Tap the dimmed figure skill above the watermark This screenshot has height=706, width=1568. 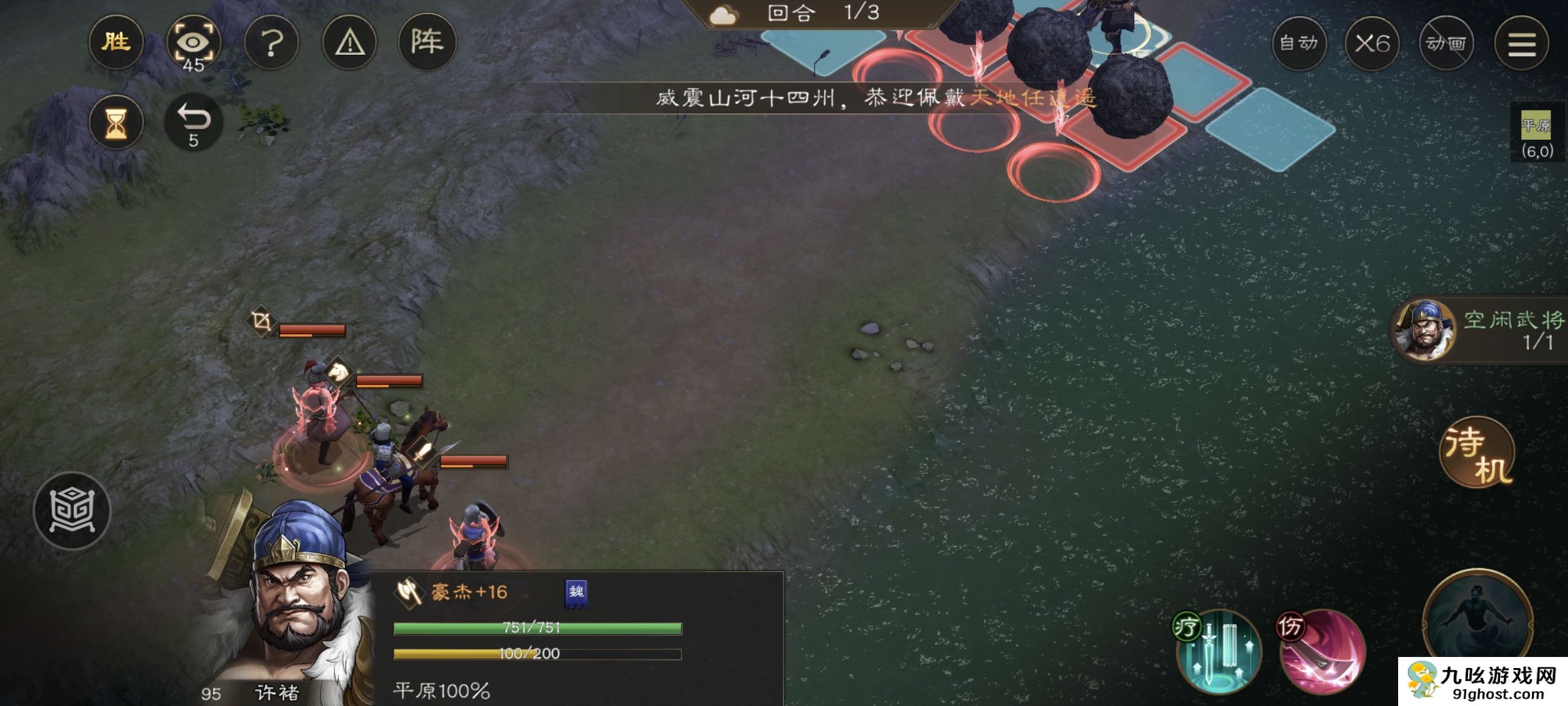tap(1477, 614)
